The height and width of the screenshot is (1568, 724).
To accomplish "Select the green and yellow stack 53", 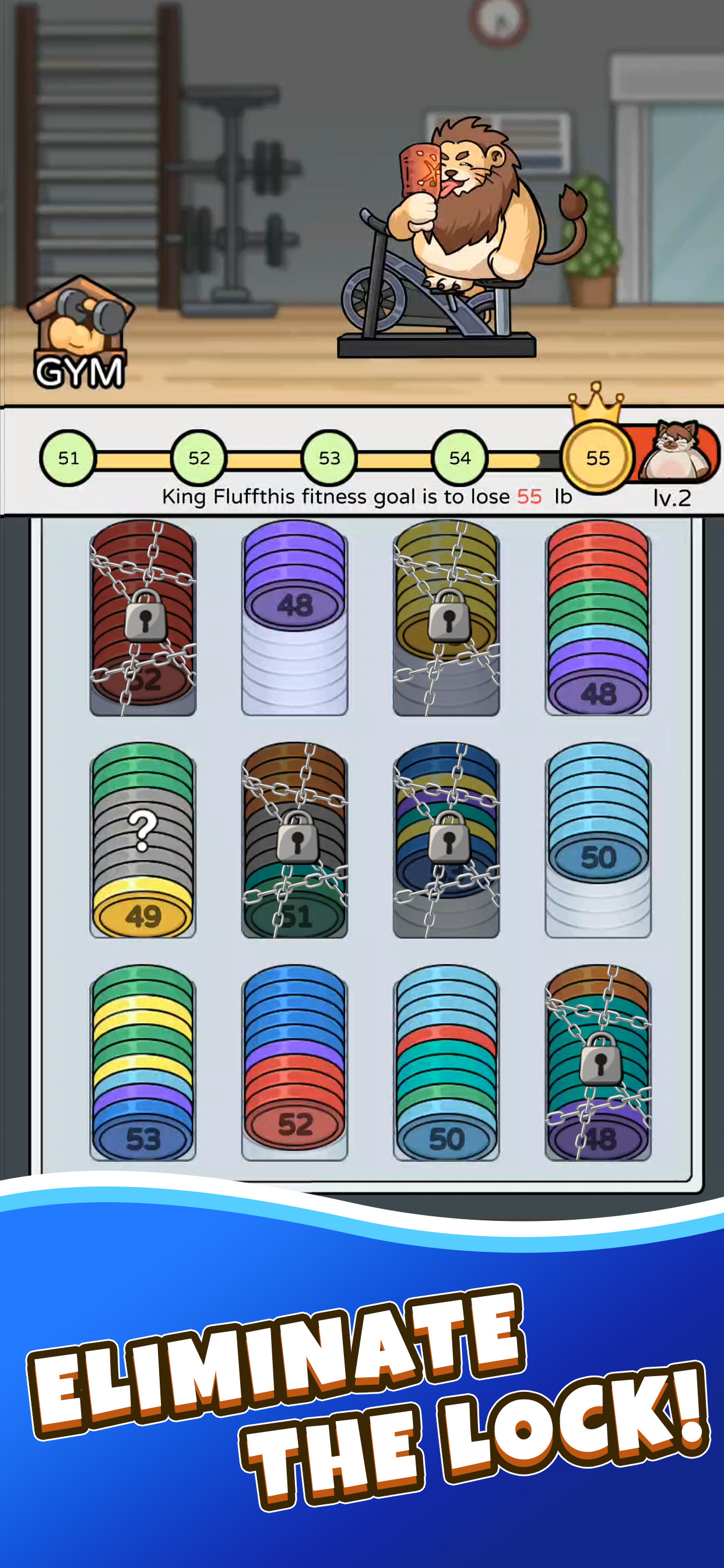I will pos(143,1062).
